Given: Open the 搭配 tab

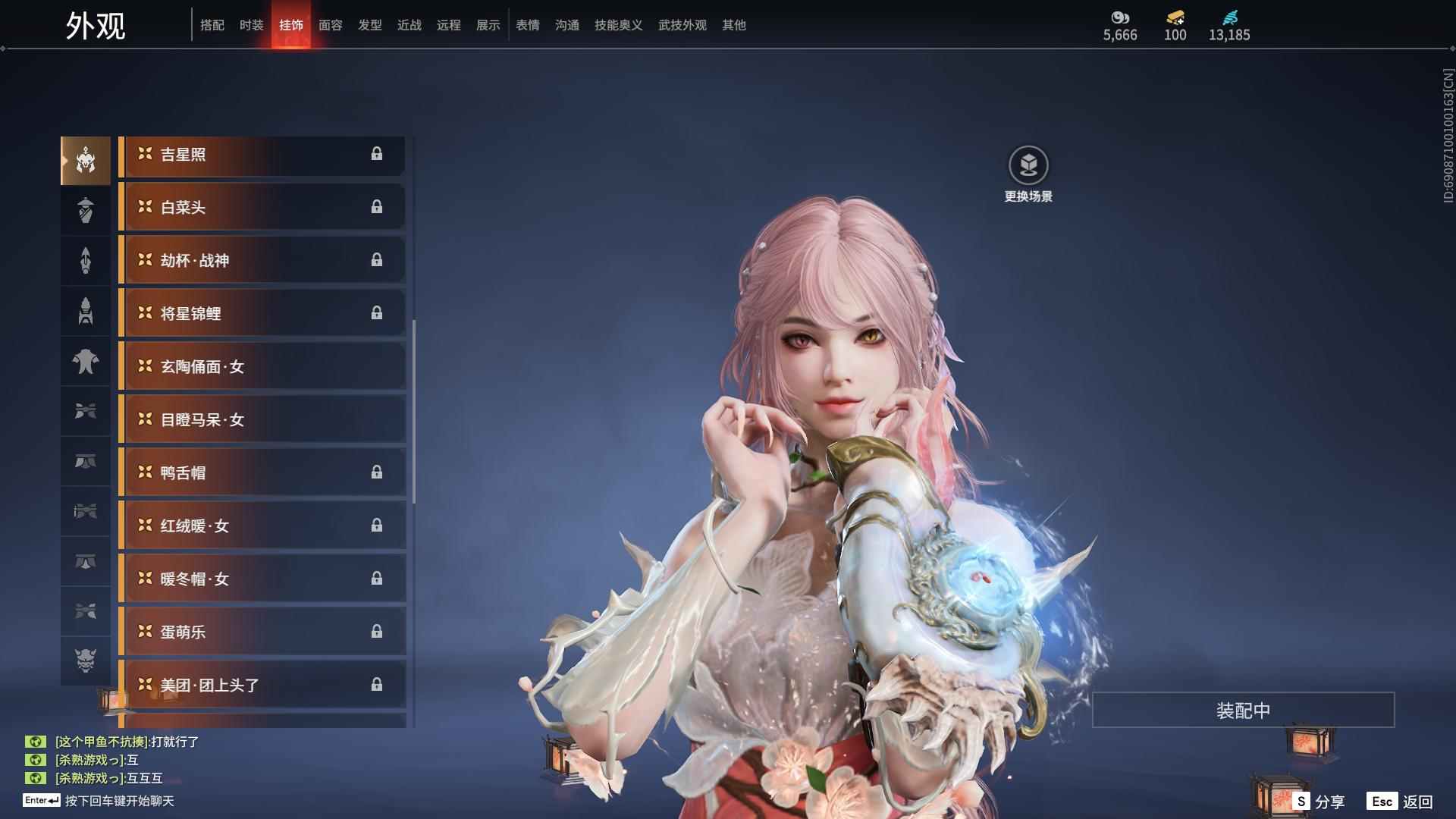Looking at the screenshot, I should tap(212, 25).
